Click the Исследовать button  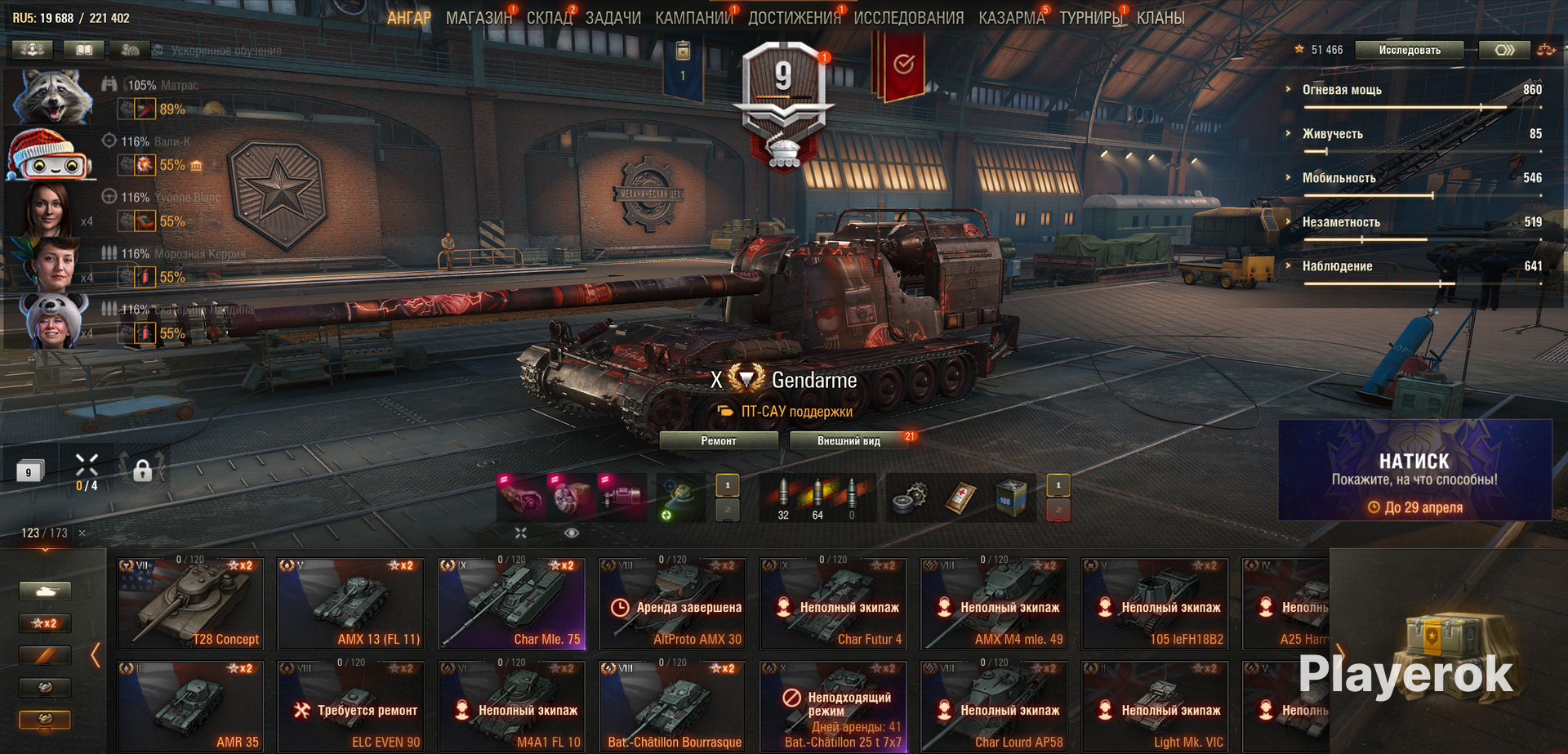pyautogui.click(x=1410, y=50)
